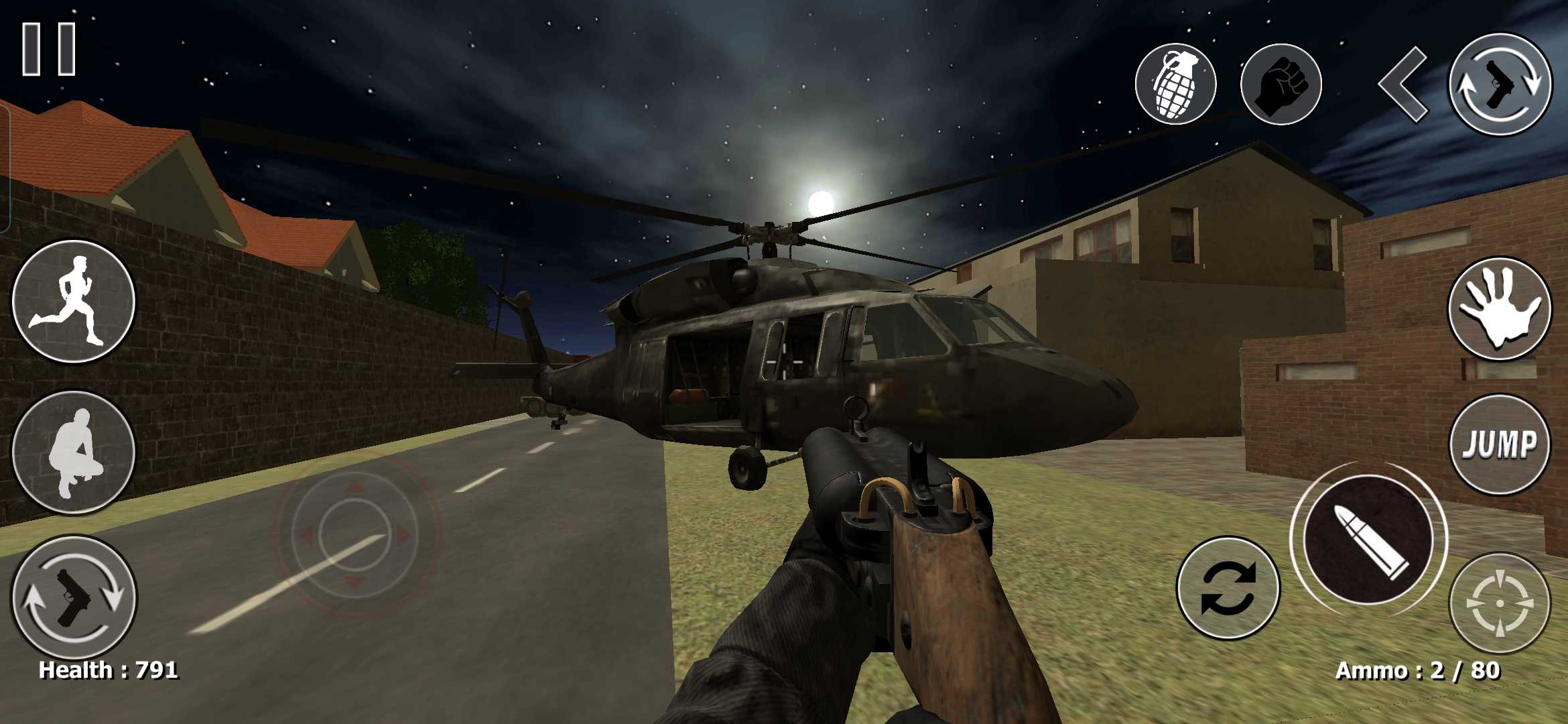Toggle sprint with the running man icon
Viewport: 1568px width, 724px height.
(74, 301)
